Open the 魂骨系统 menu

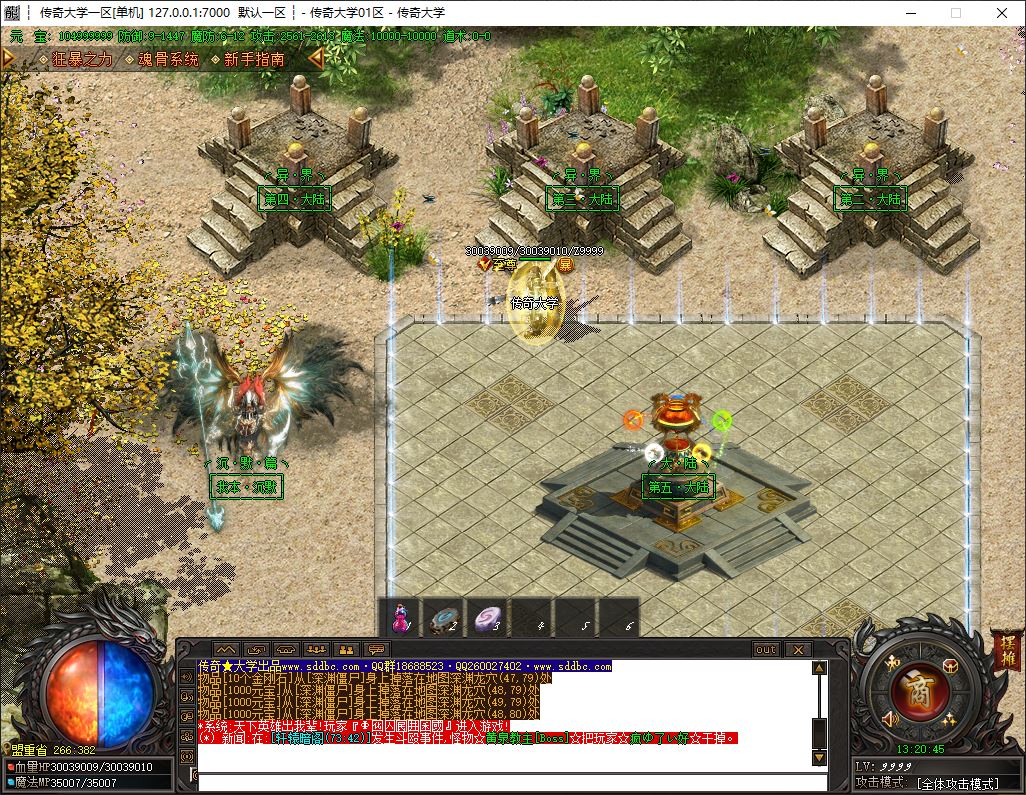pos(168,59)
